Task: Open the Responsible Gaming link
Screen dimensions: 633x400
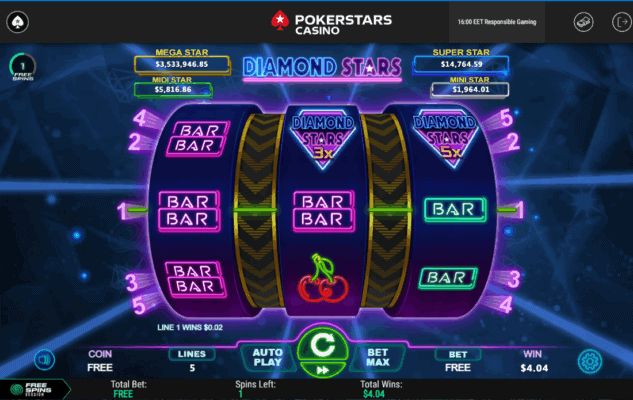Action: [512, 21]
